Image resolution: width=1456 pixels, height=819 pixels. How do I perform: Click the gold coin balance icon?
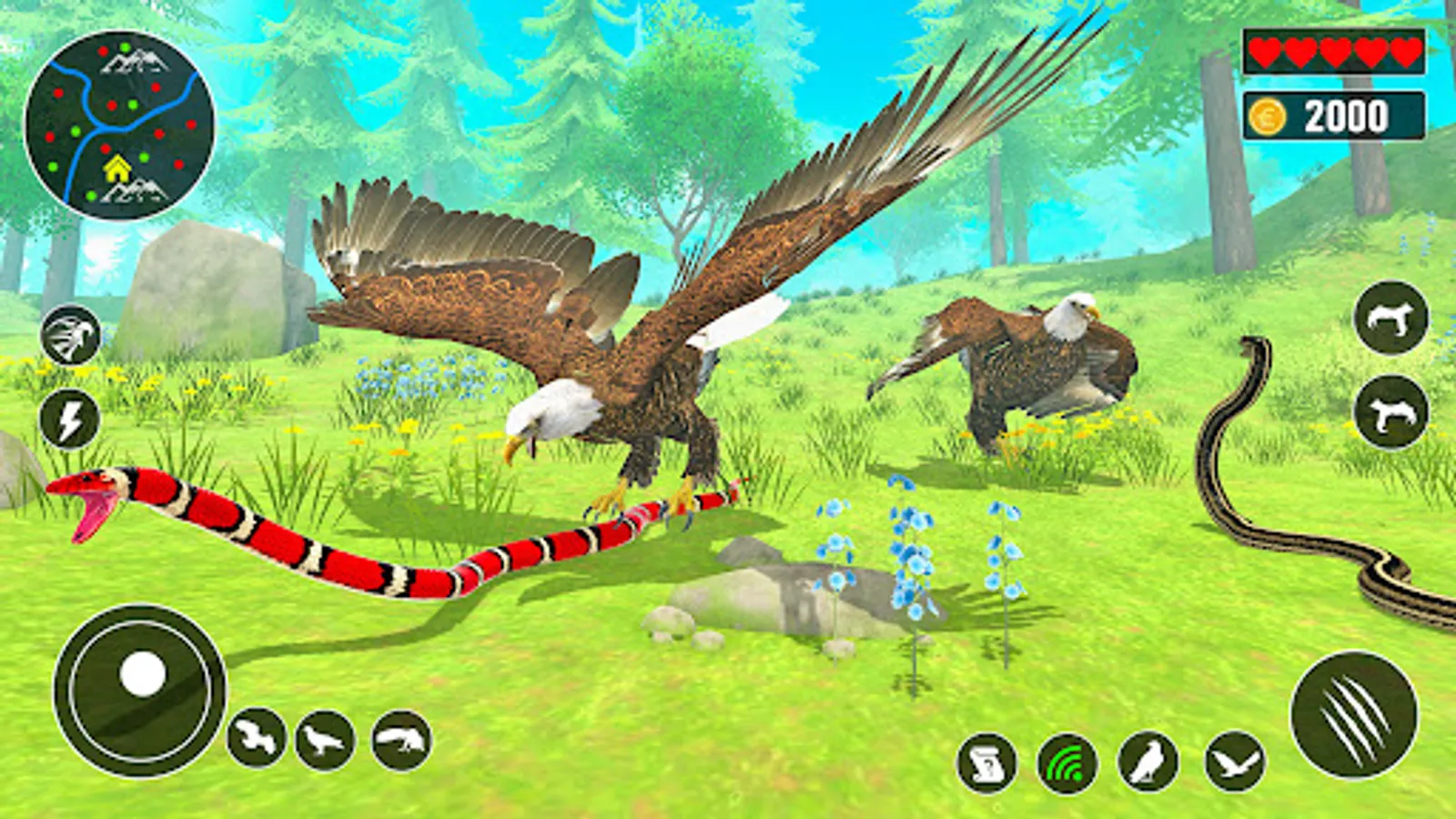1267,116
